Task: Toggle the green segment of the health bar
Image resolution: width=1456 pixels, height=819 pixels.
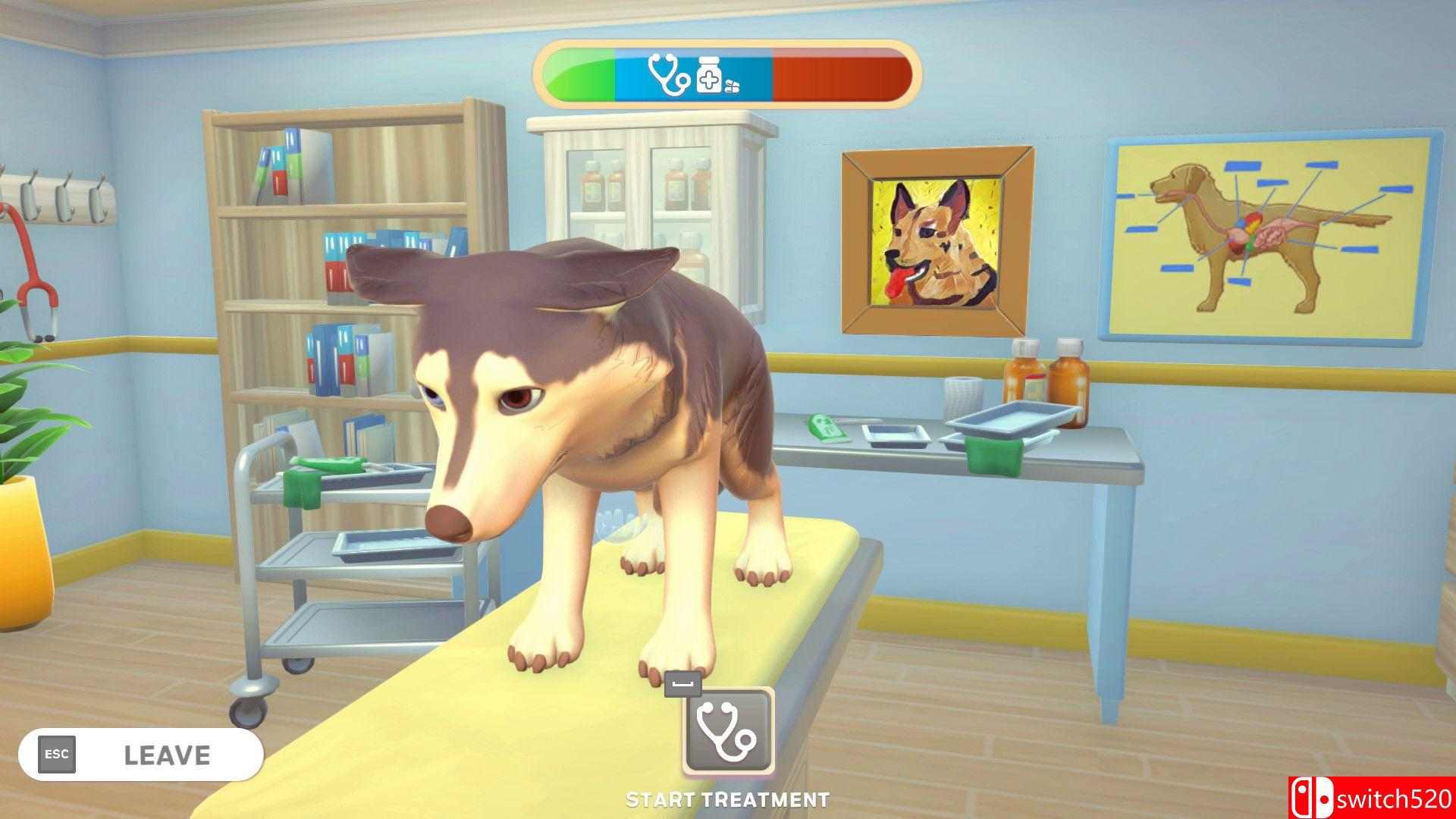Action: [x=580, y=74]
